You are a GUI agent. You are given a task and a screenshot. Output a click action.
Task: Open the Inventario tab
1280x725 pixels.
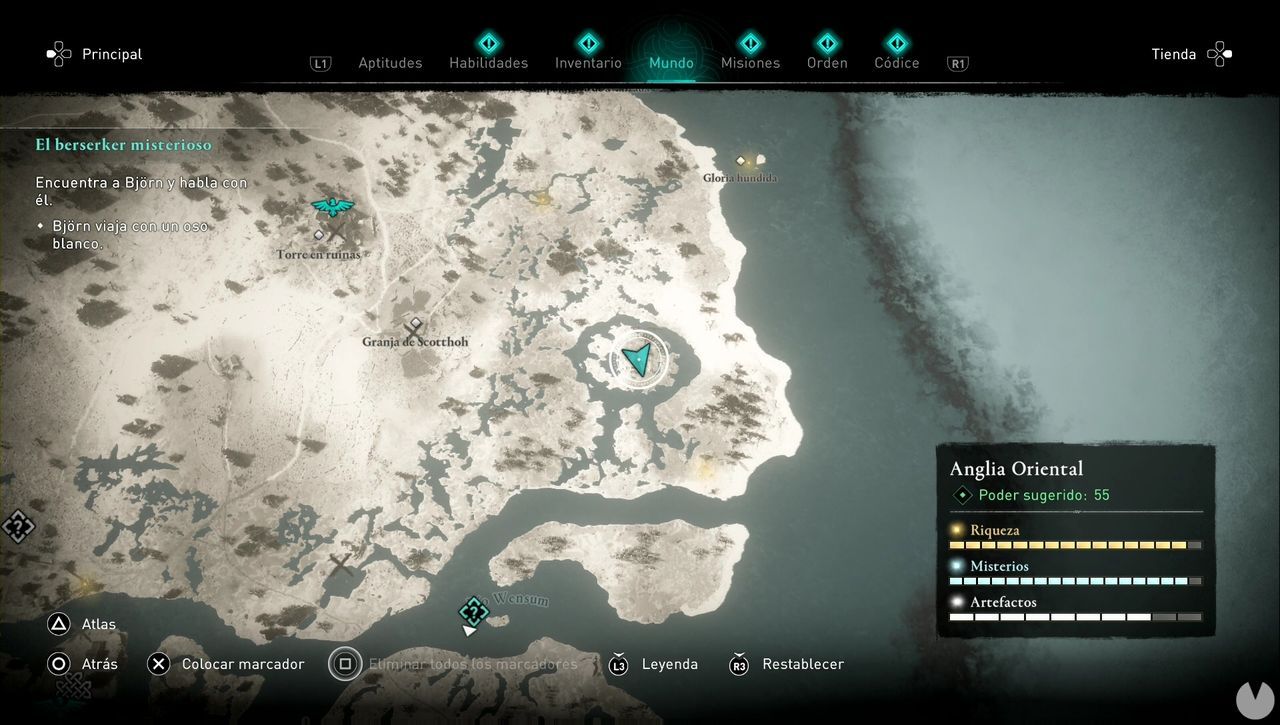(588, 62)
